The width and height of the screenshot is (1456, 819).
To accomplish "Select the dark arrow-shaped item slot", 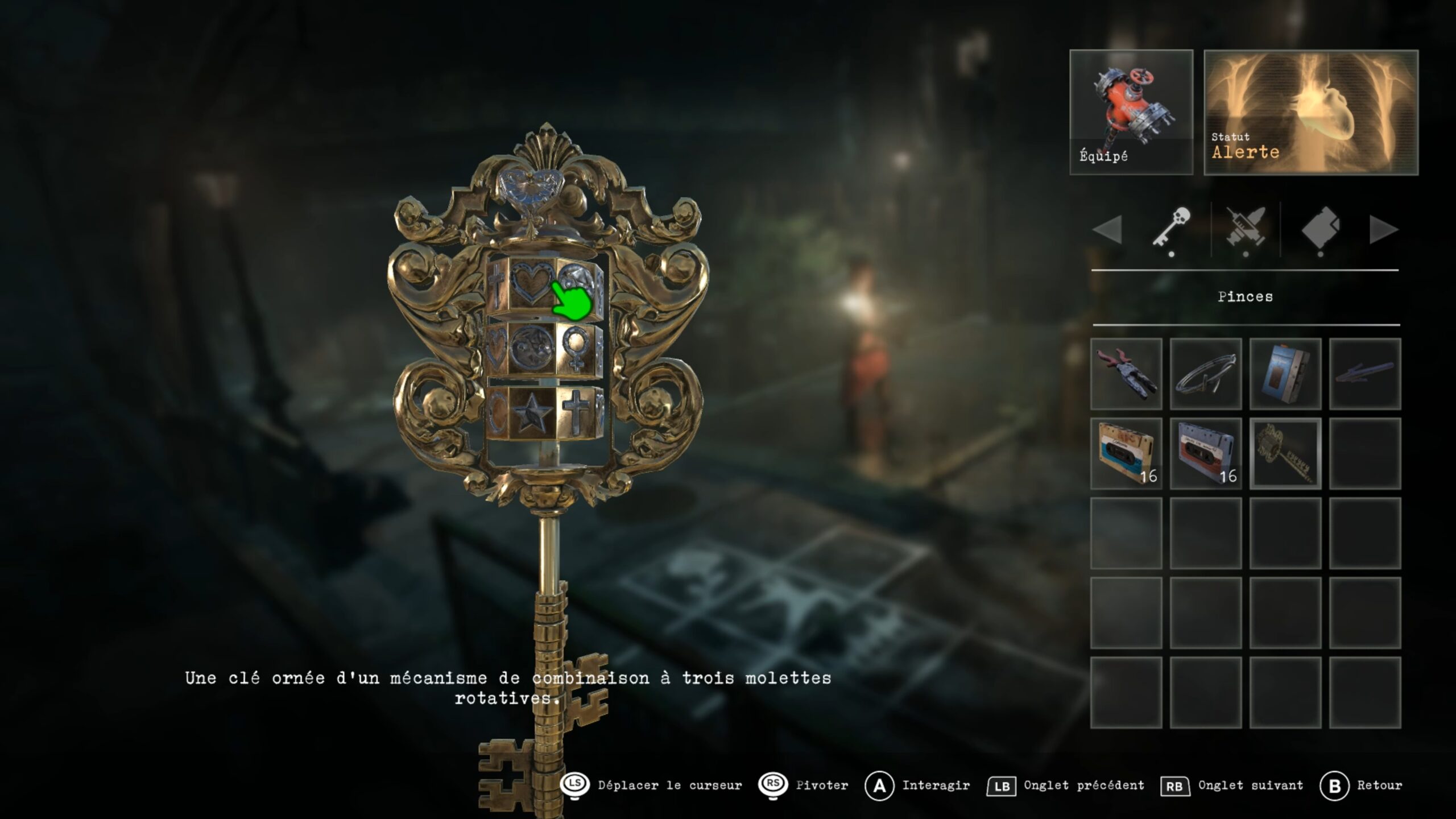I will click(x=1364, y=374).
